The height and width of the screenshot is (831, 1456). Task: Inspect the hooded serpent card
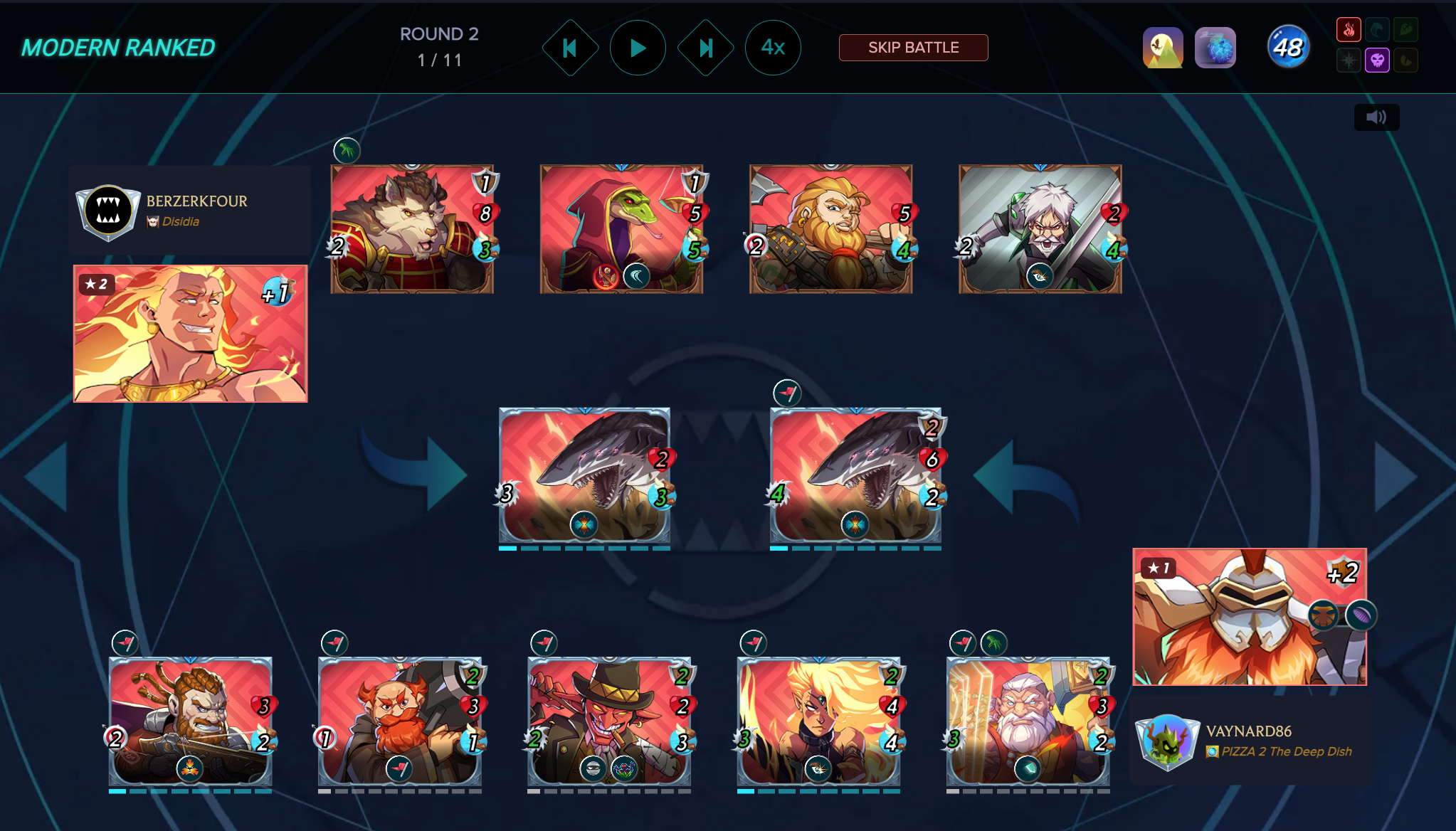point(621,229)
